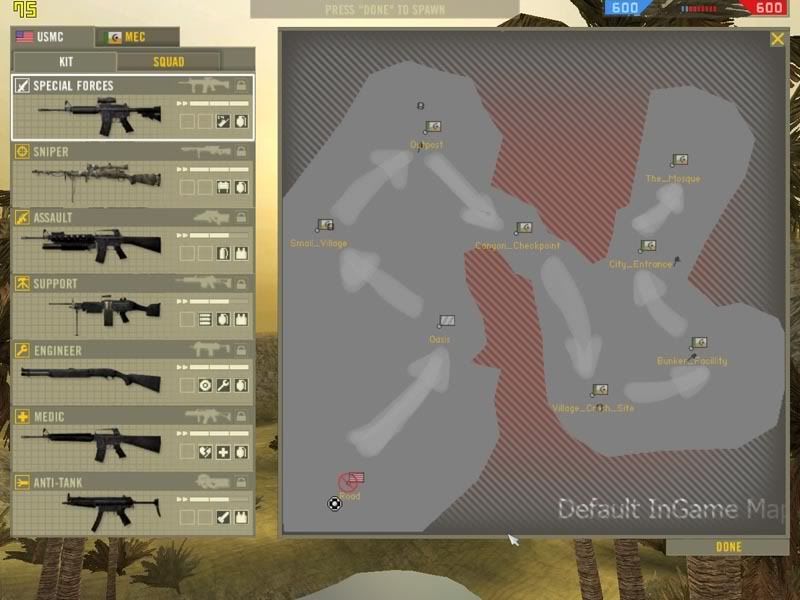Open the Squad tab
800x600 pixels.
[x=168, y=61]
